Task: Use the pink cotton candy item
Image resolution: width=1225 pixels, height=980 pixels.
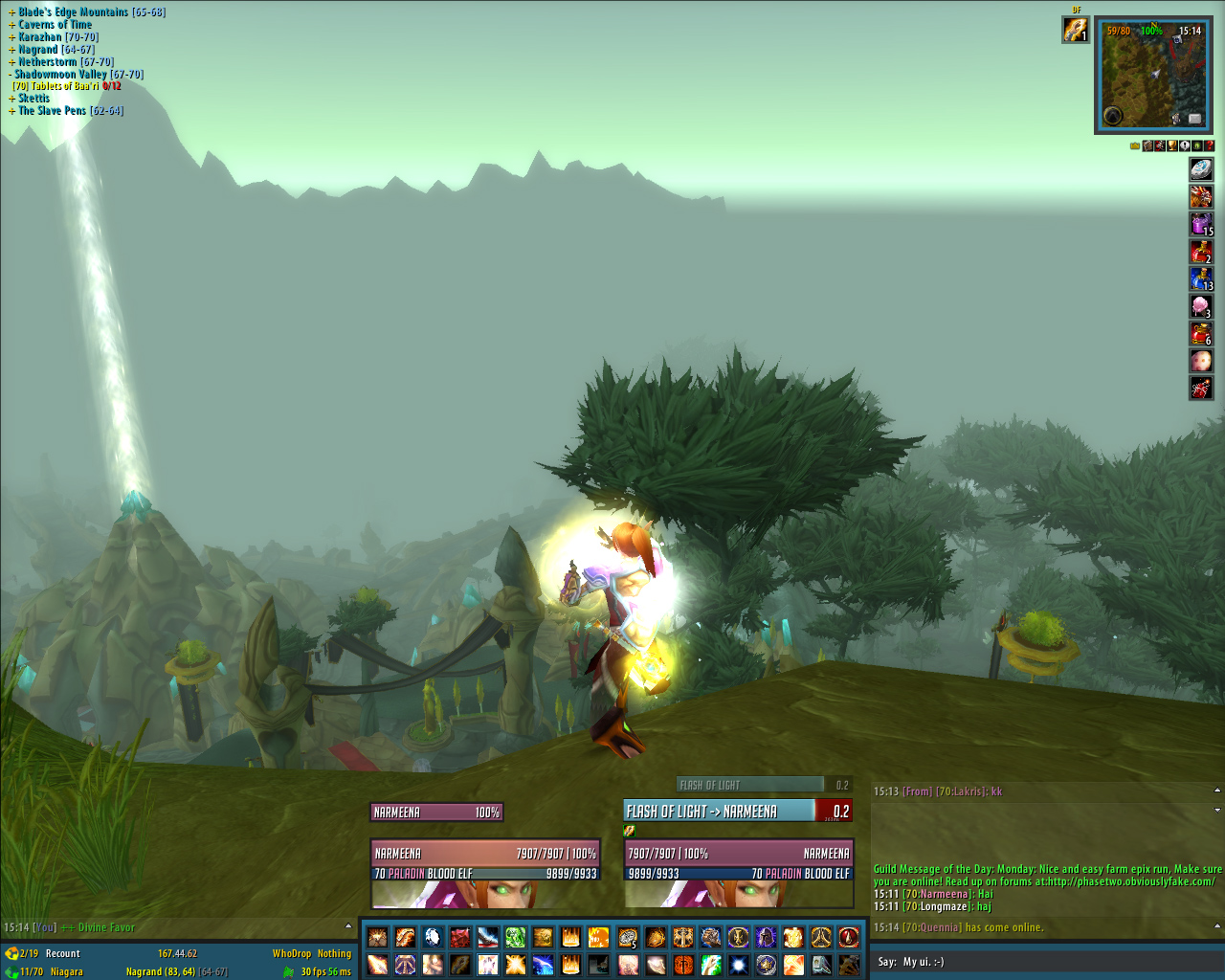Action: pyautogui.click(x=1201, y=306)
